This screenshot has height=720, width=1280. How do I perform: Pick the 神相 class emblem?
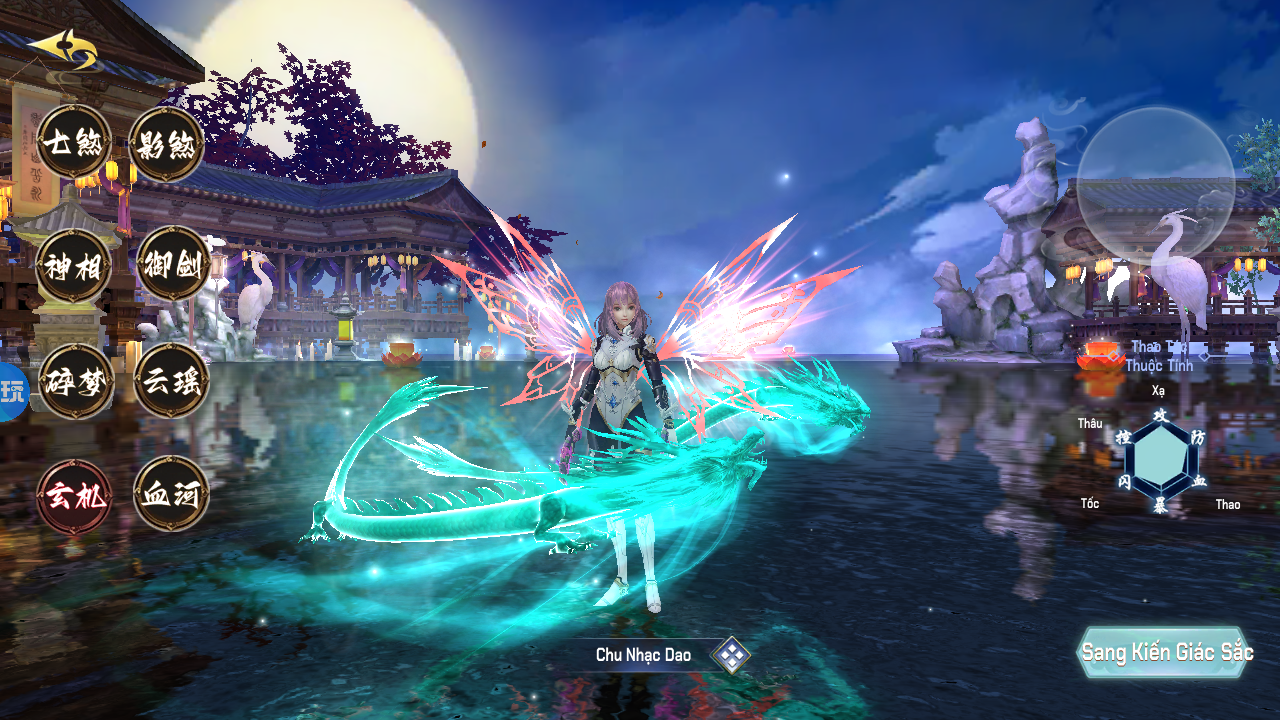click(74, 264)
